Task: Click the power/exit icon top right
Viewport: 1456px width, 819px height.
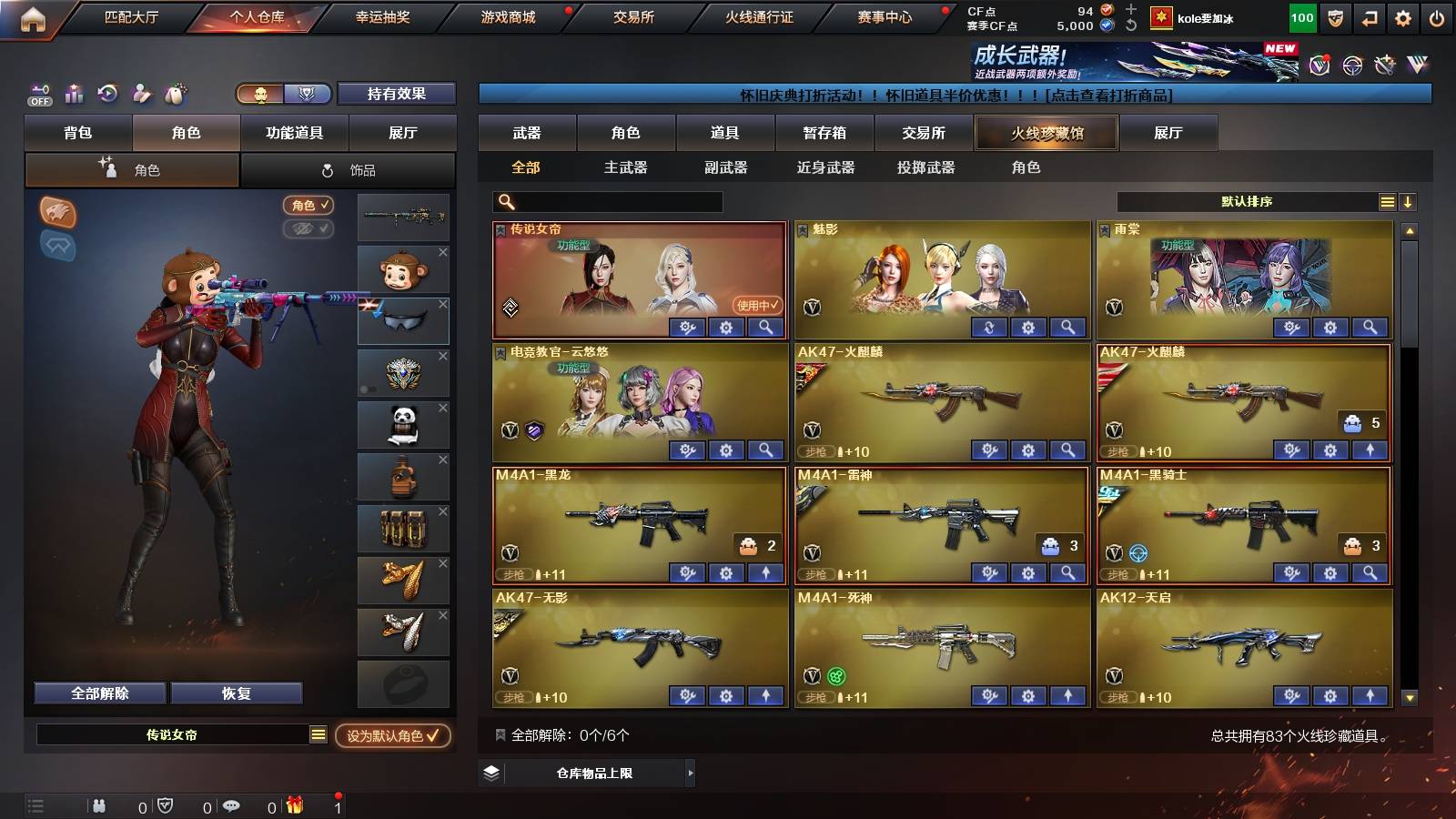Action: click(x=1438, y=17)
